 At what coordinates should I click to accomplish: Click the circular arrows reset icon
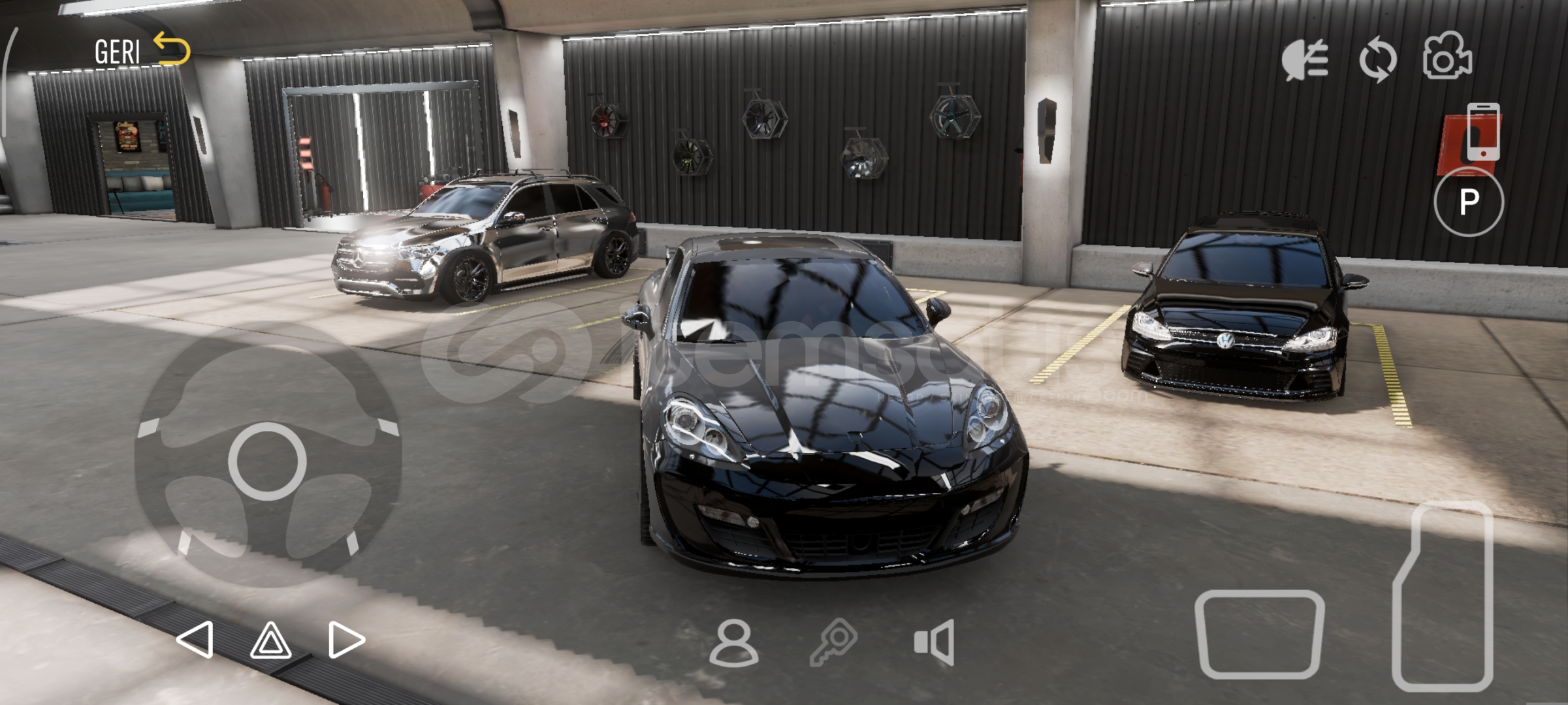click(x=1377, y=60)
